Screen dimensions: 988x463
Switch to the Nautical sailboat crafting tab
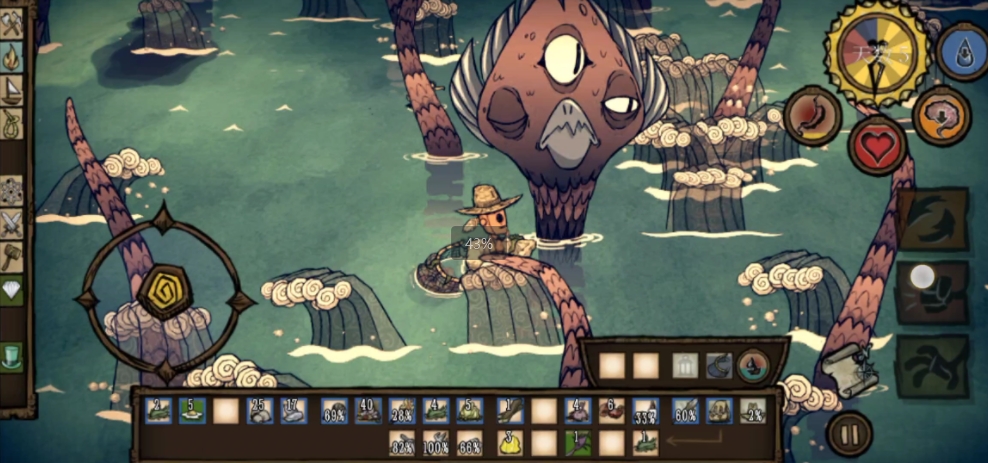(x=12, y=91)
